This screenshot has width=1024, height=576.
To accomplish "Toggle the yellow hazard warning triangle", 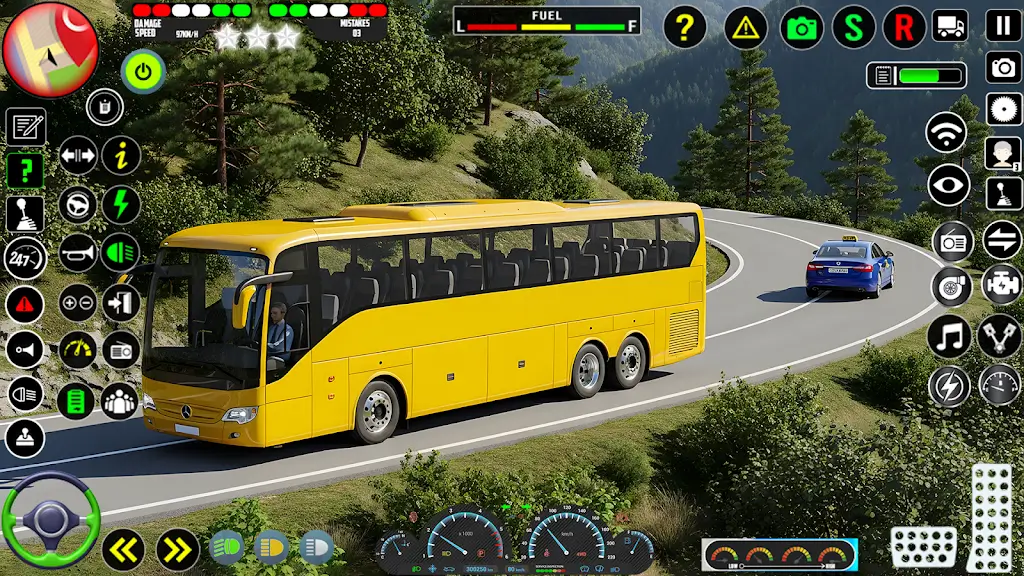I will [745, 27].
